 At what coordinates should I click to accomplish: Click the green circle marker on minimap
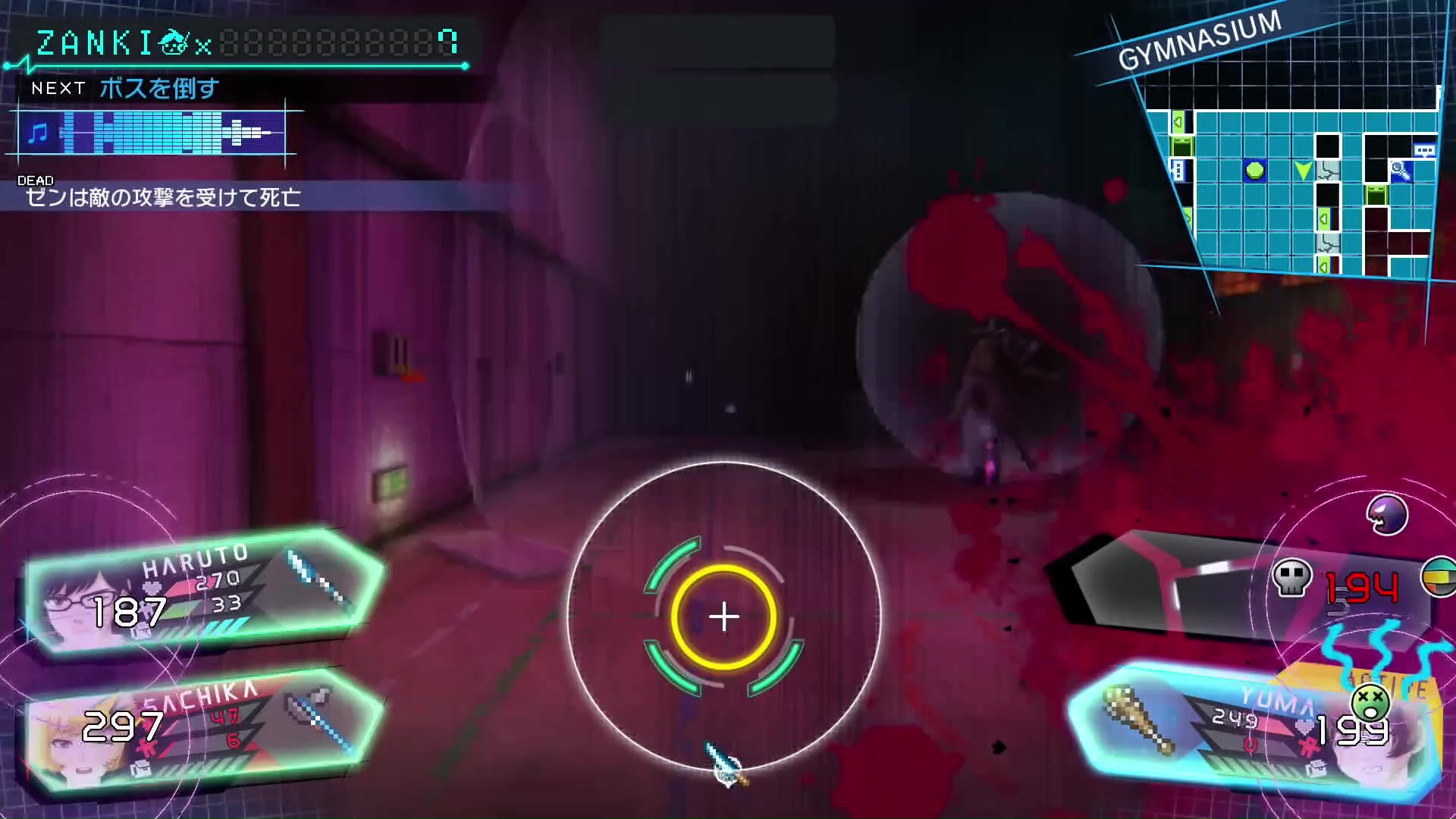click(x=1255, y=171)
